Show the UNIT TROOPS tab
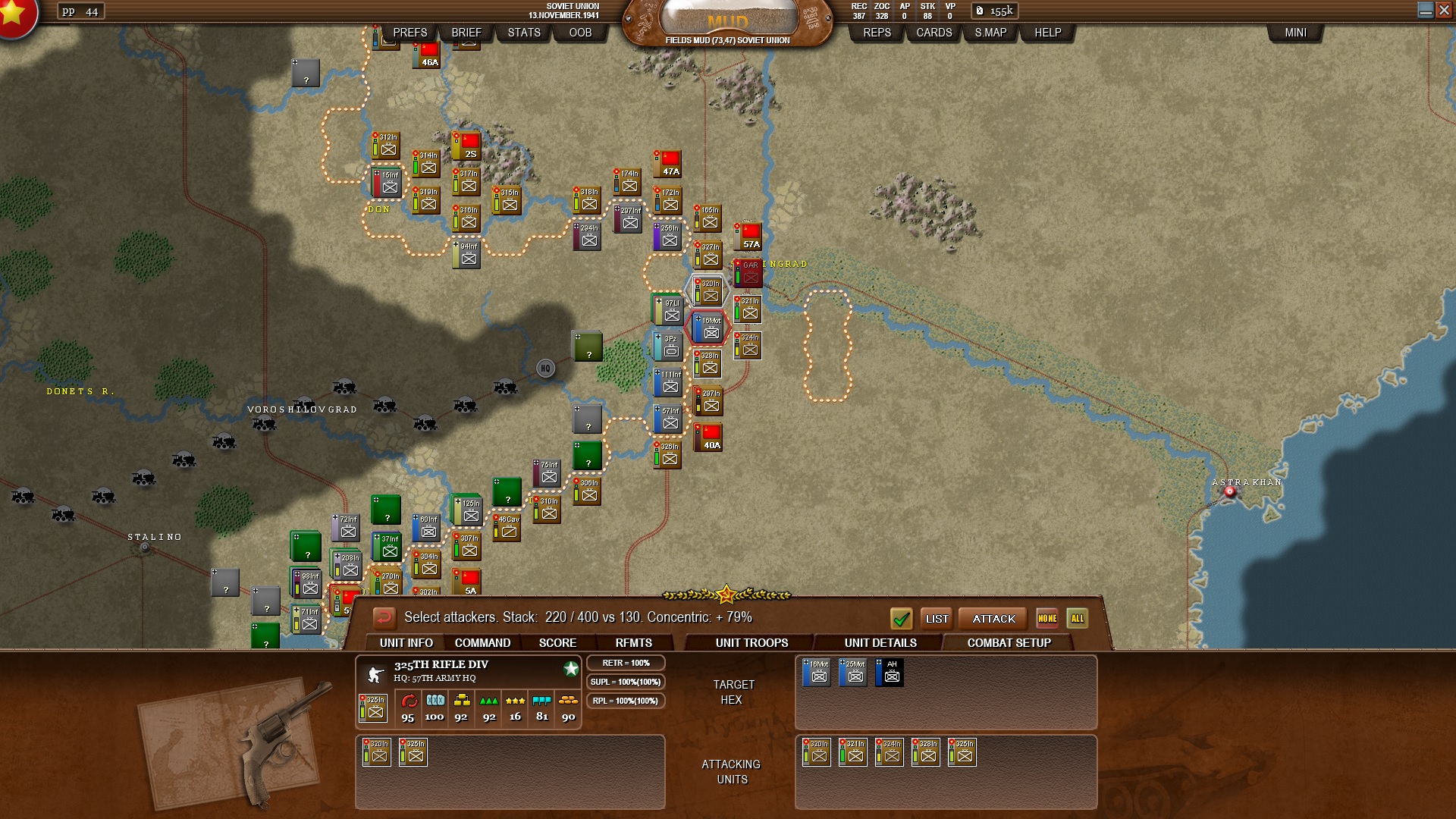Screen dimensions: 1456x819 pyautogui.click(x=752, y=643)
